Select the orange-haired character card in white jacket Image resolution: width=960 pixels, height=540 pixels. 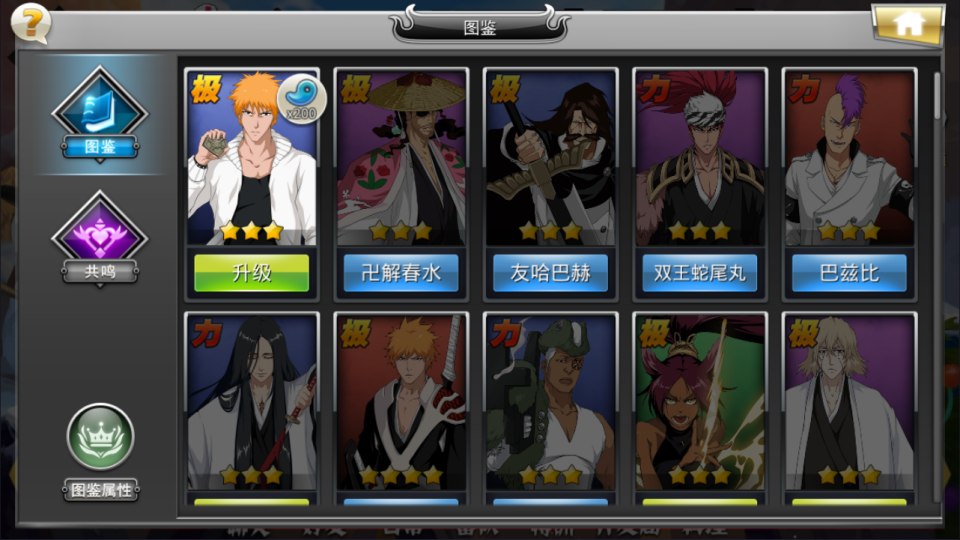tap(252, 158)
